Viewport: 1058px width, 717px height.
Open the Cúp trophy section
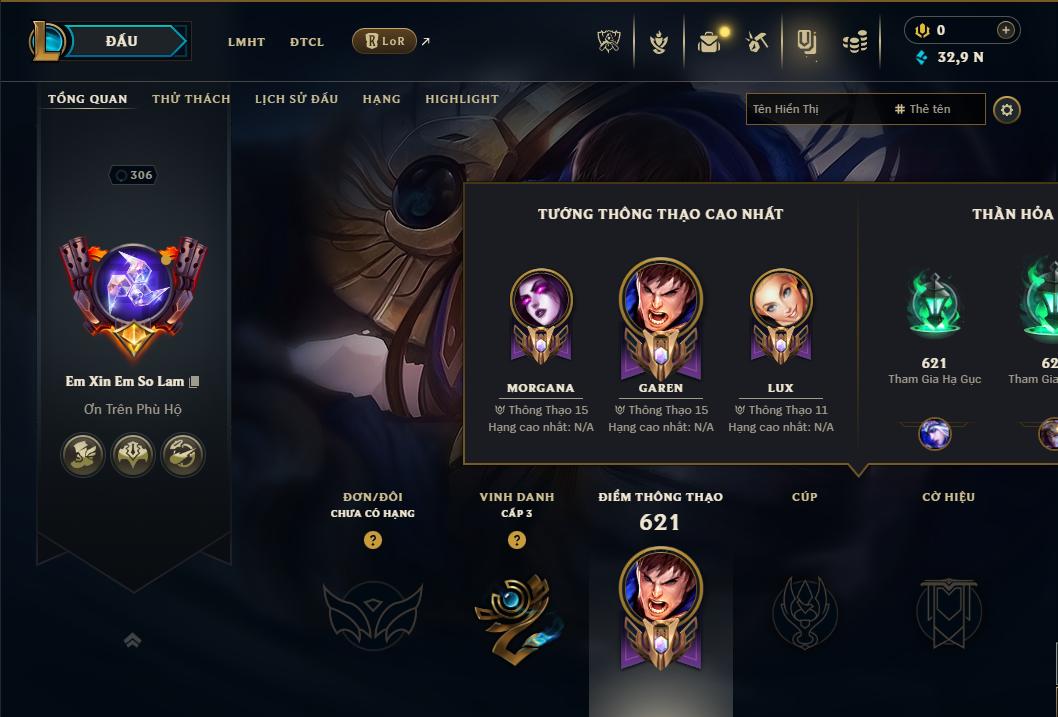click(804, 612)
